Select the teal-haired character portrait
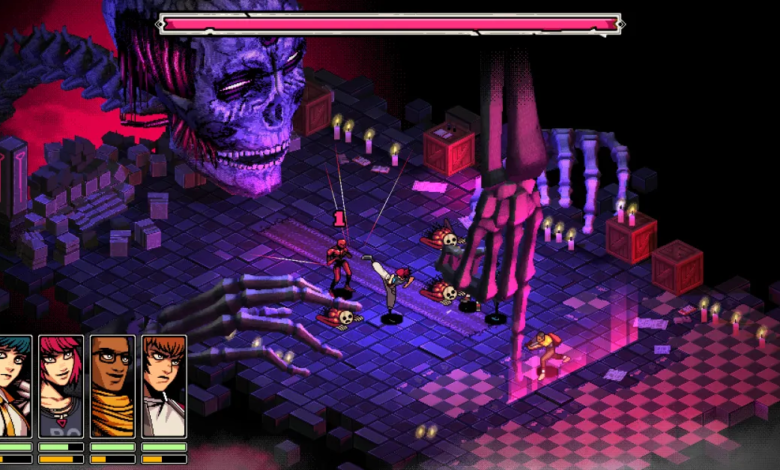The width and height of the screenshot is (780, 470). [x=14, y=385]
